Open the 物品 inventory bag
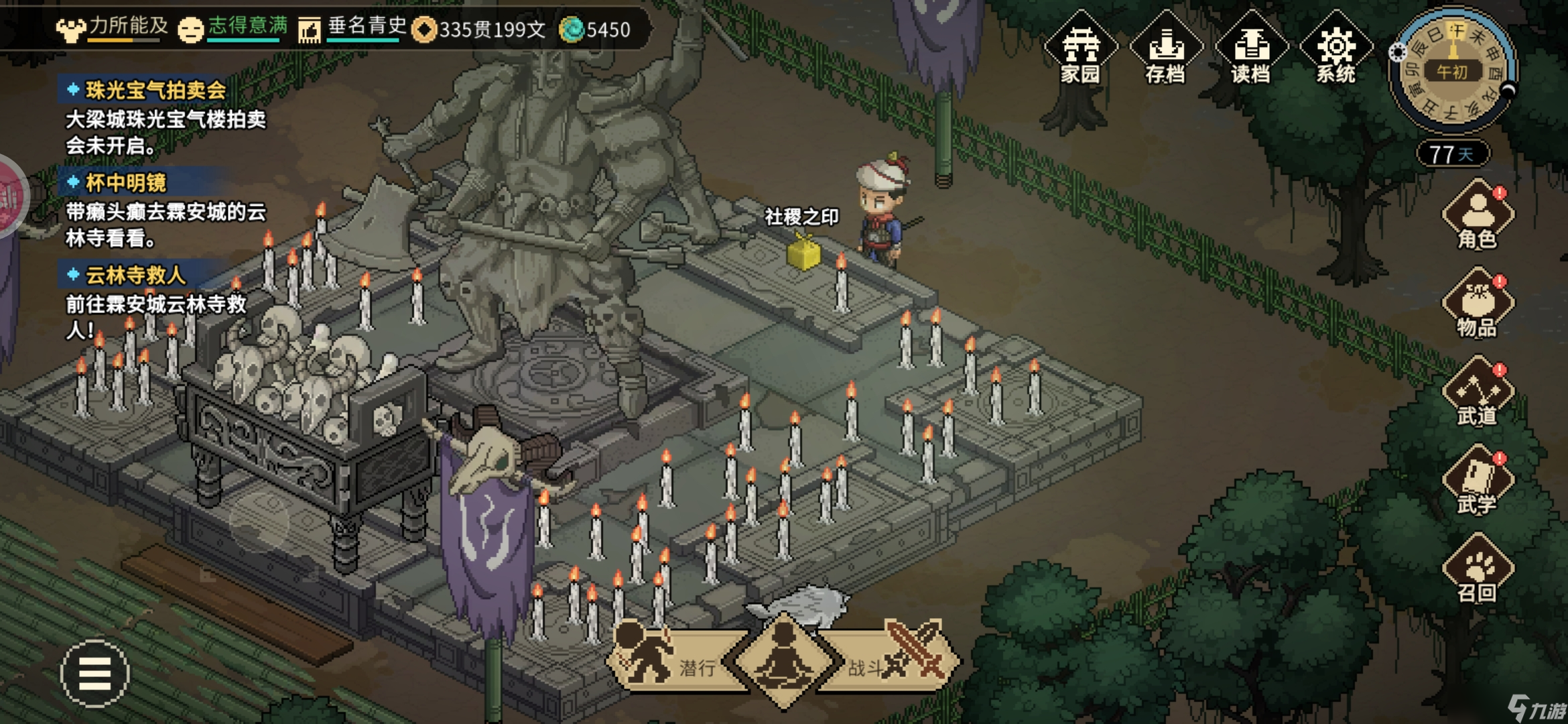 click(x=1477, y=304)
